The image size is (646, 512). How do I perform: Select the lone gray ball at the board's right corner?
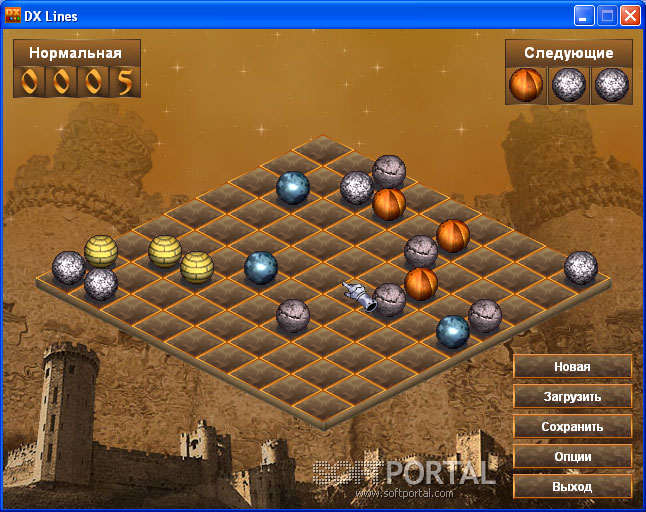point(580,267)
